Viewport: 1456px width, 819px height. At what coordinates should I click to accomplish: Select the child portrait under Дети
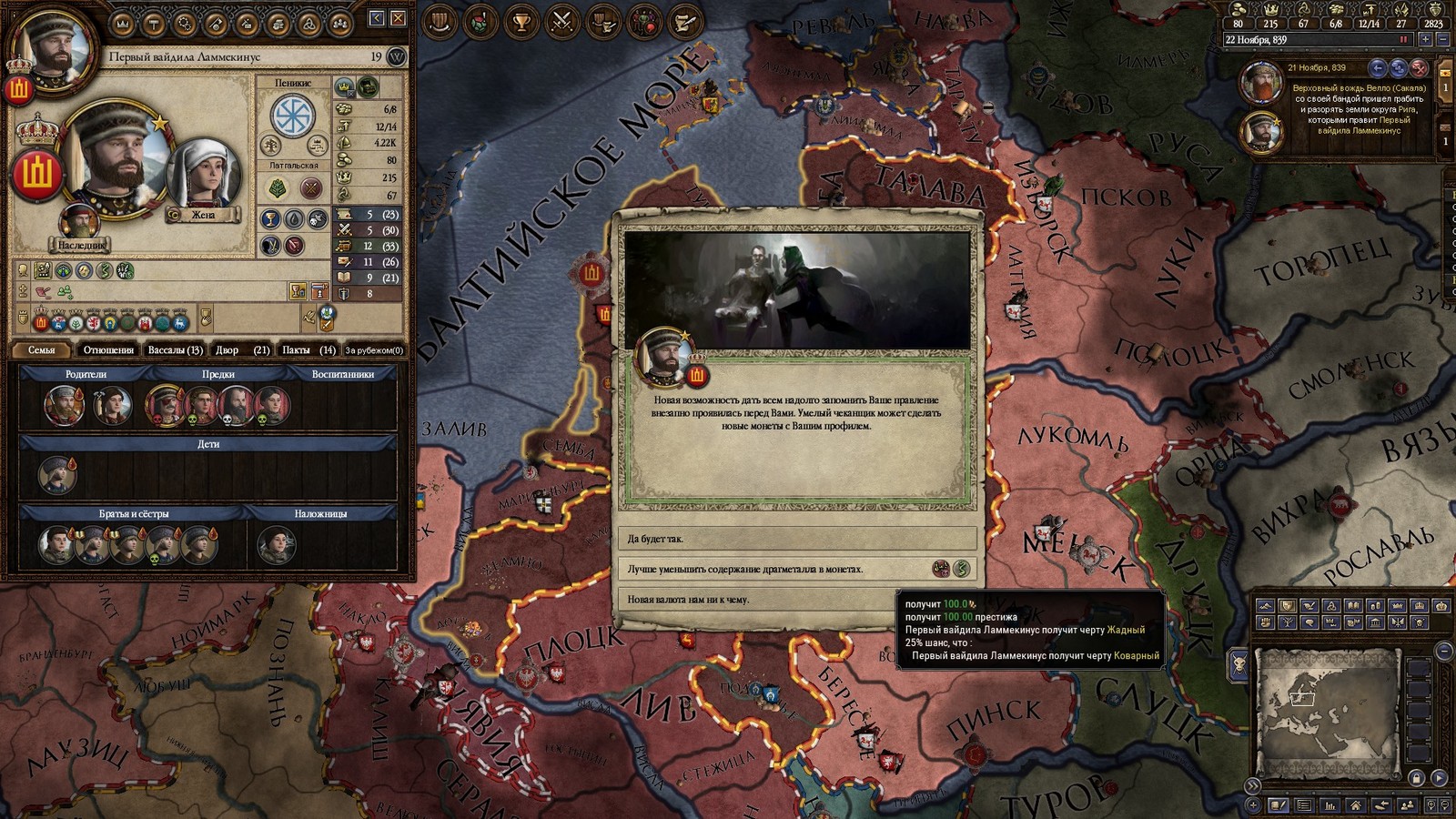pos(56,474)
